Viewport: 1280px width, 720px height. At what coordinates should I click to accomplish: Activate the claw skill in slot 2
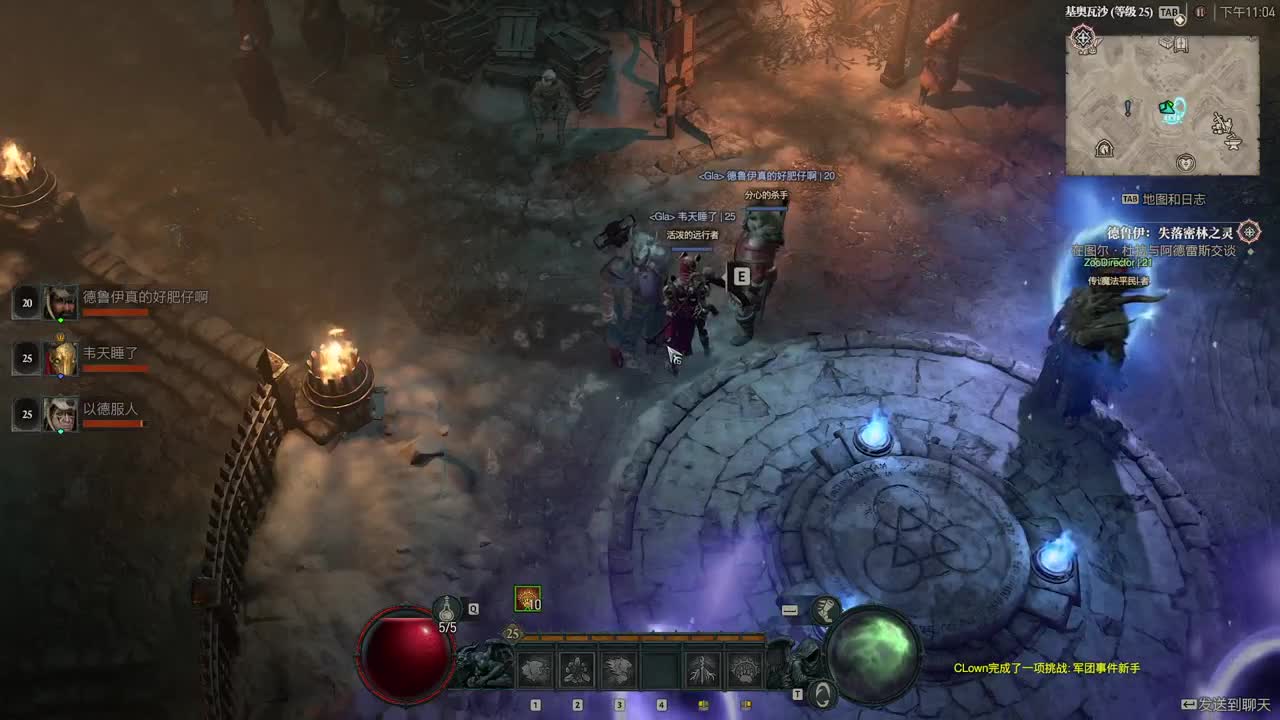coord(577,669)
